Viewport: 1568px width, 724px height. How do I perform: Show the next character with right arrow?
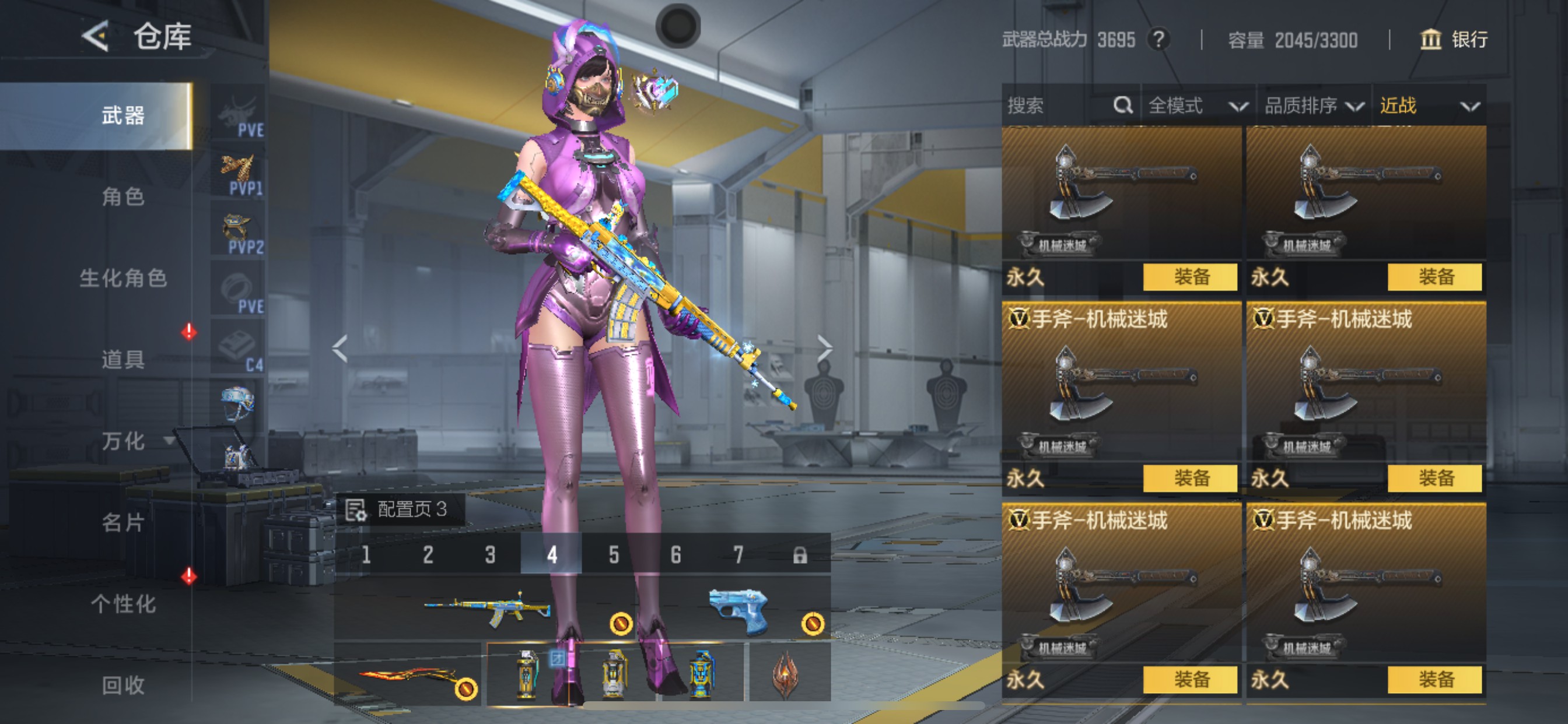pyautogui.click(x=824, y=349)
